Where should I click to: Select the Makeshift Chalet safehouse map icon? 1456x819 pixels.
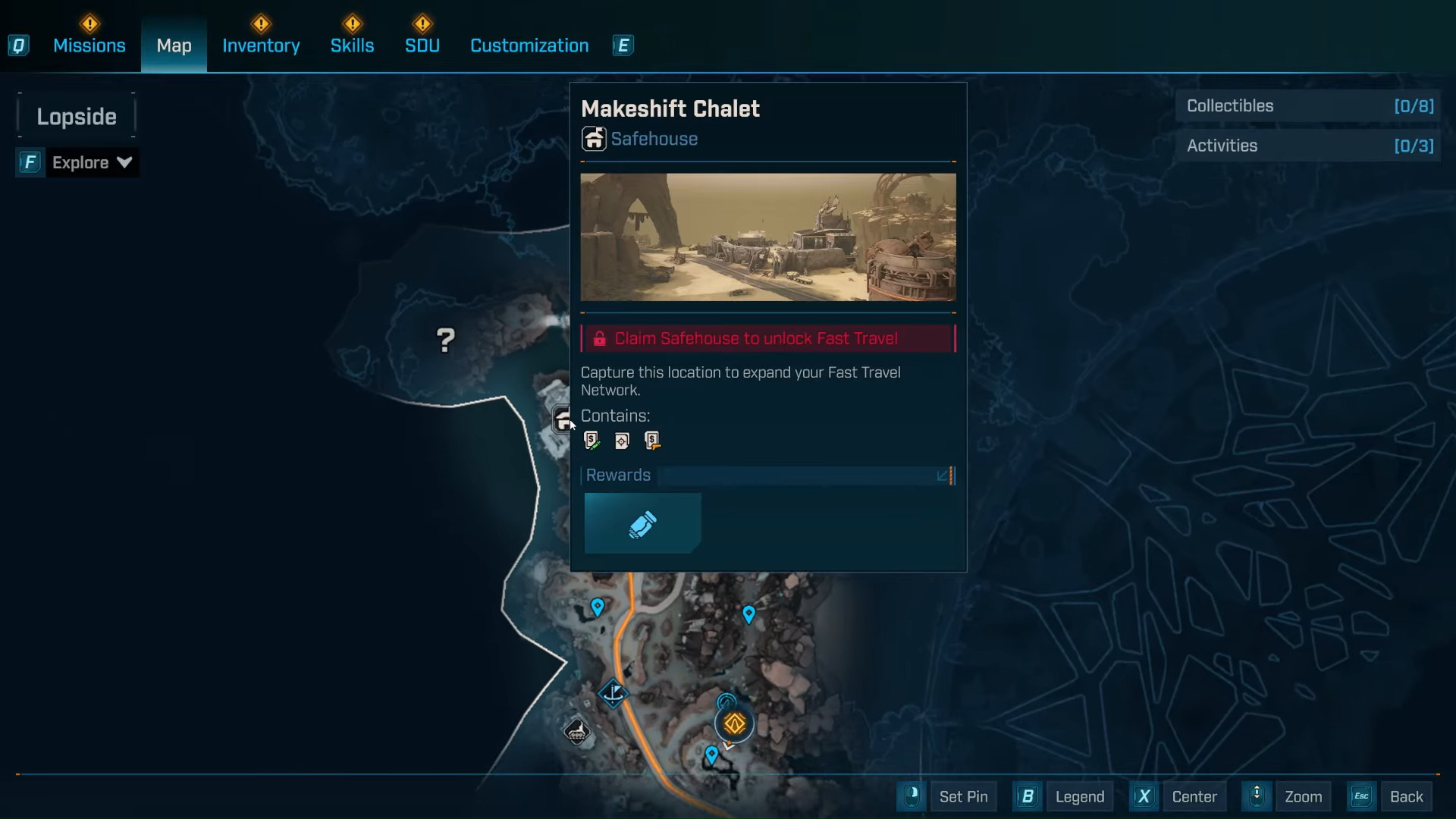point(562,419)
